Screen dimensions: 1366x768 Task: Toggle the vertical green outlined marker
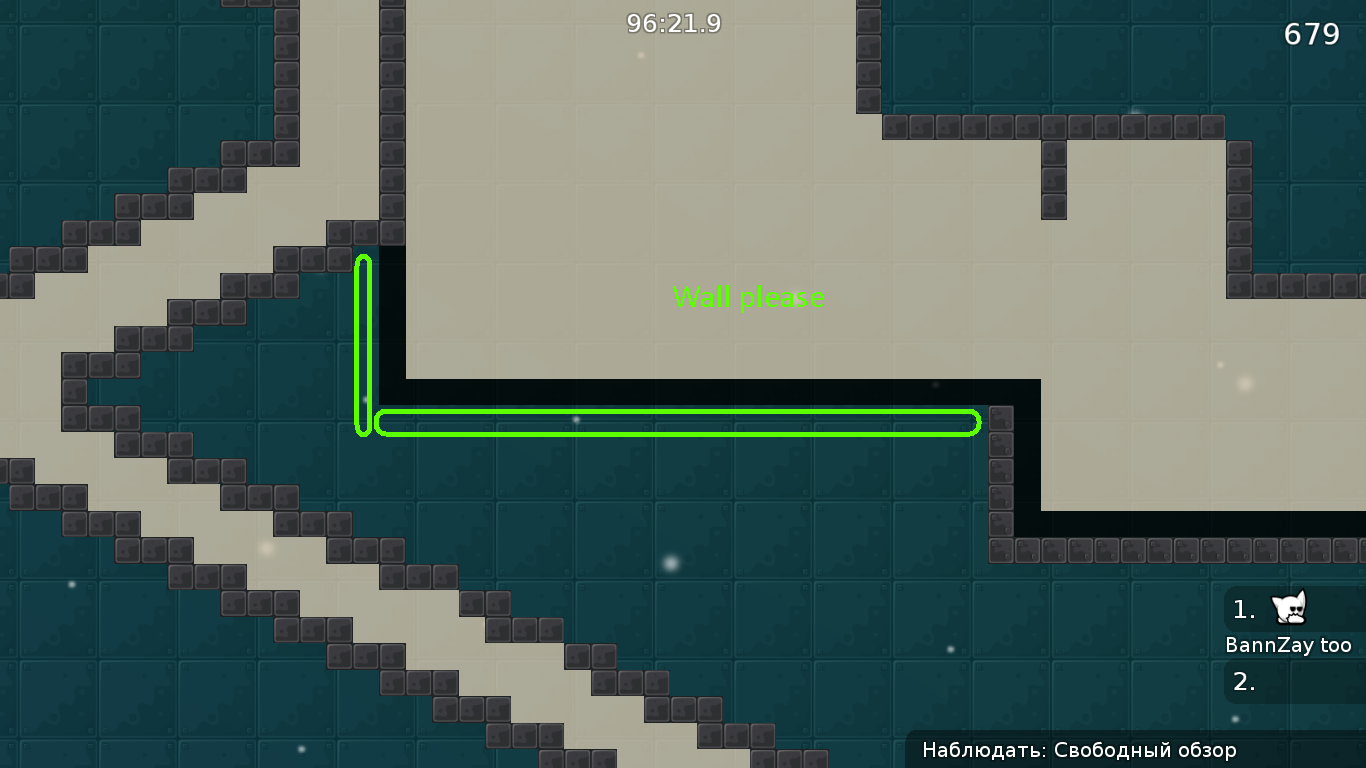click(x=362, y=345)
